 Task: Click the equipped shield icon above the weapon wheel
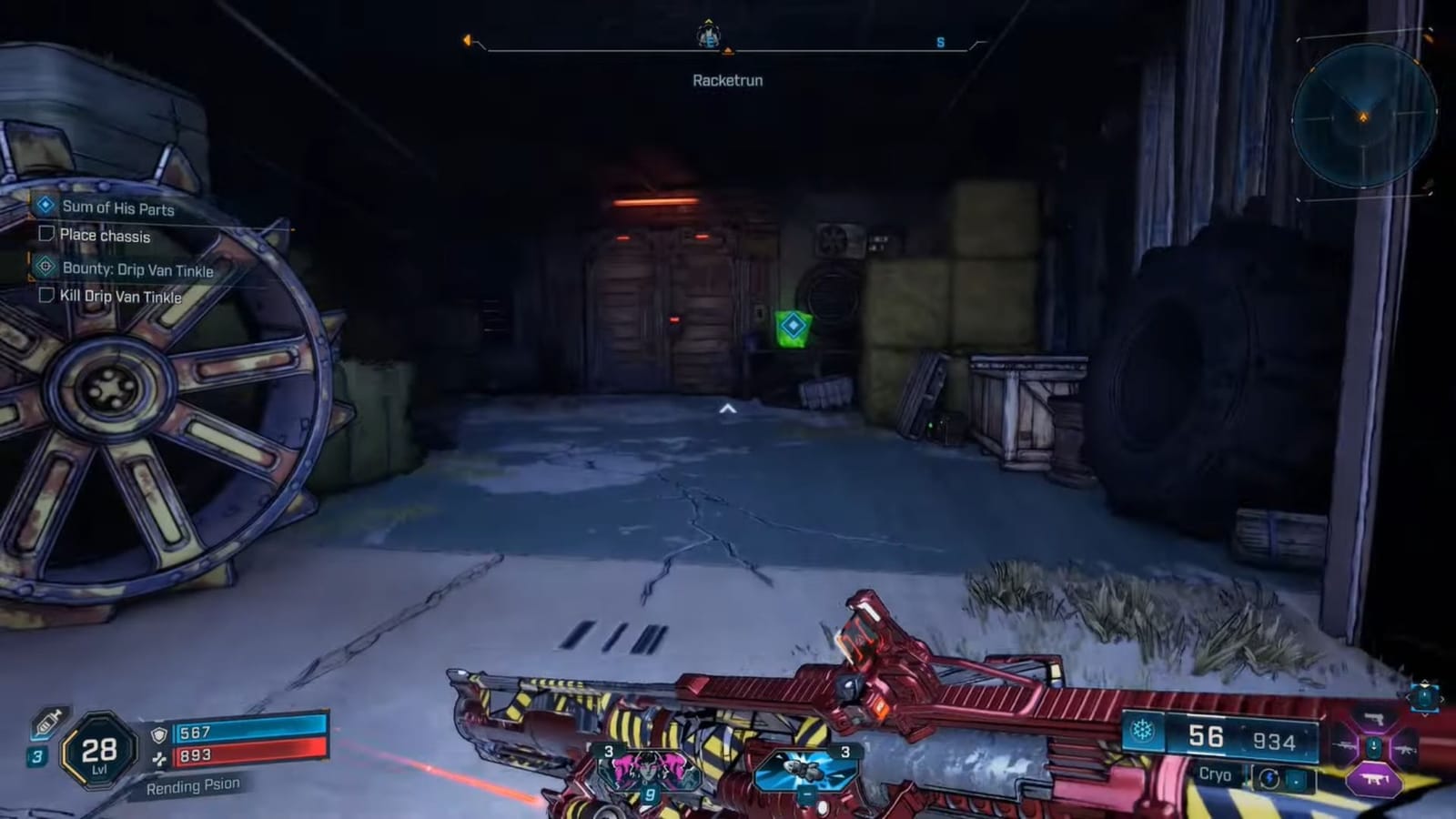[1425, 696]
